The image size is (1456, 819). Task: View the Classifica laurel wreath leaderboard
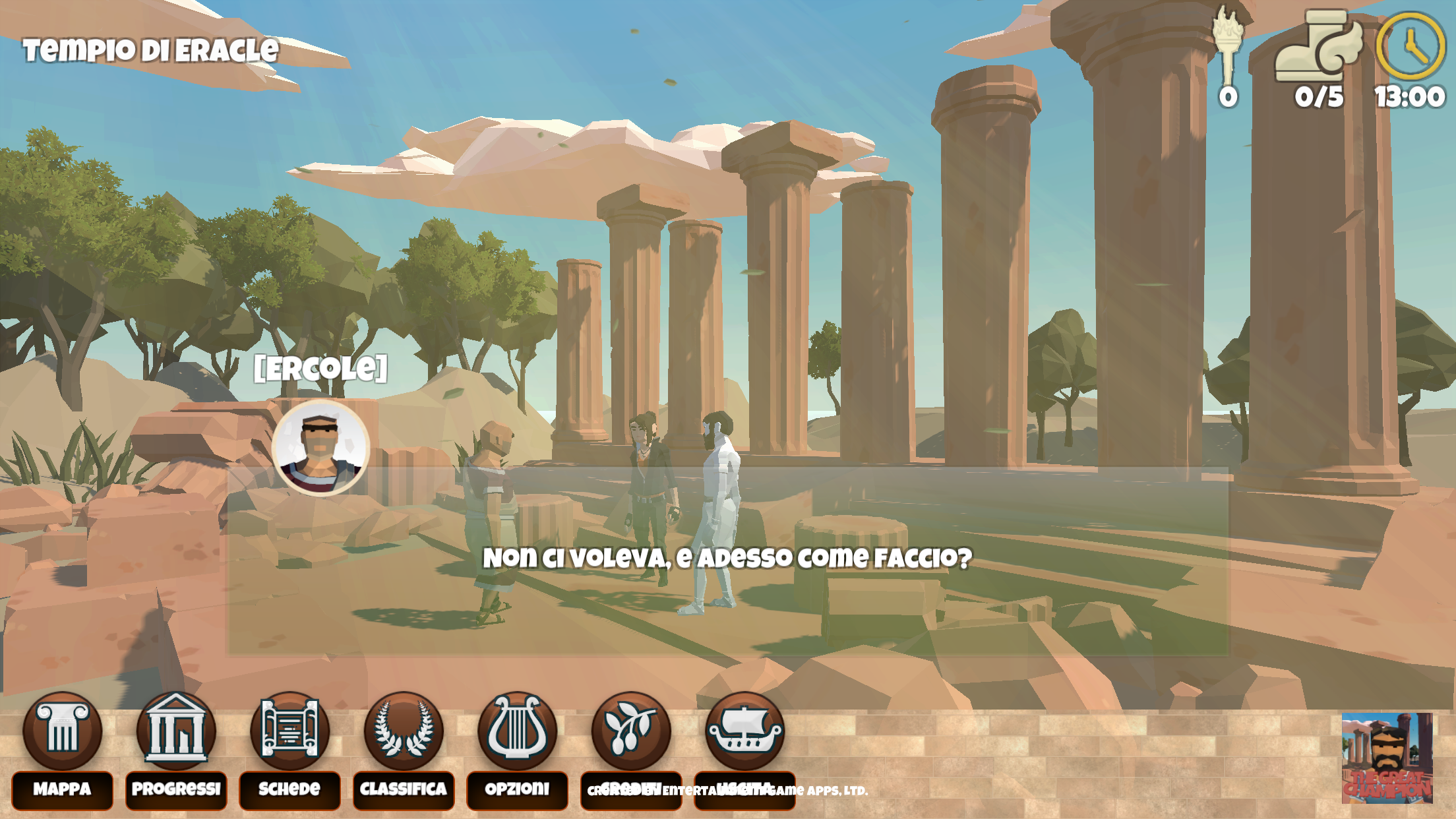coord(404,731)
